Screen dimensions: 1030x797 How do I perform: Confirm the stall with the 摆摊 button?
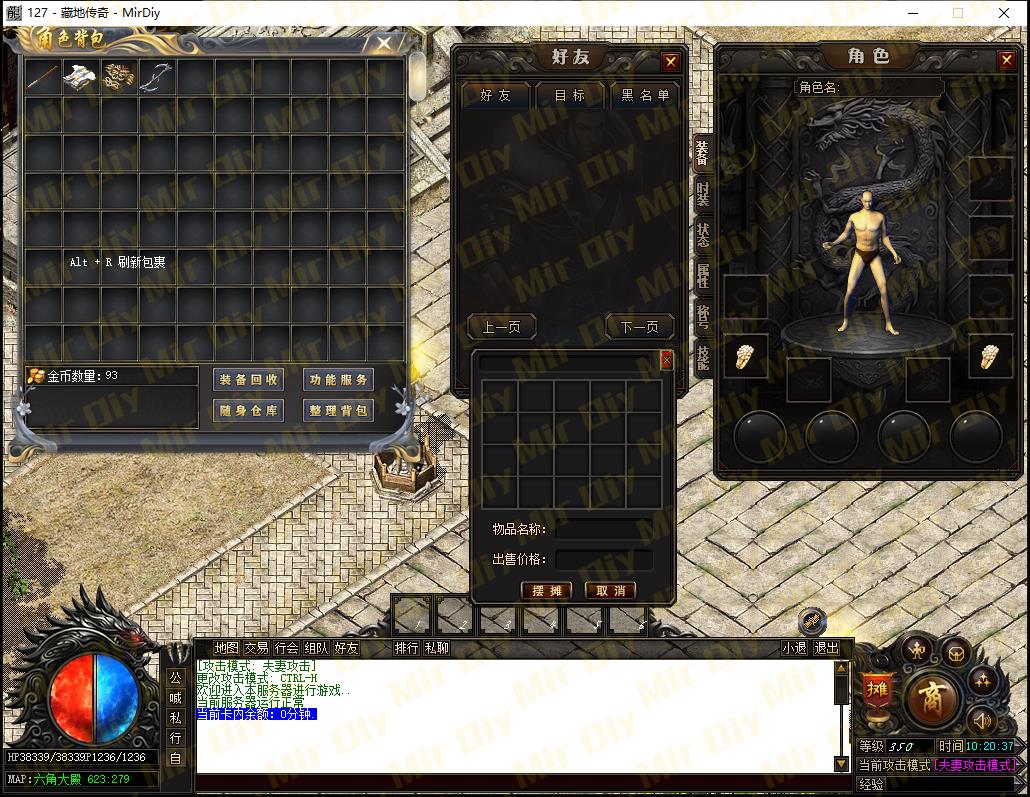(546, 591)
